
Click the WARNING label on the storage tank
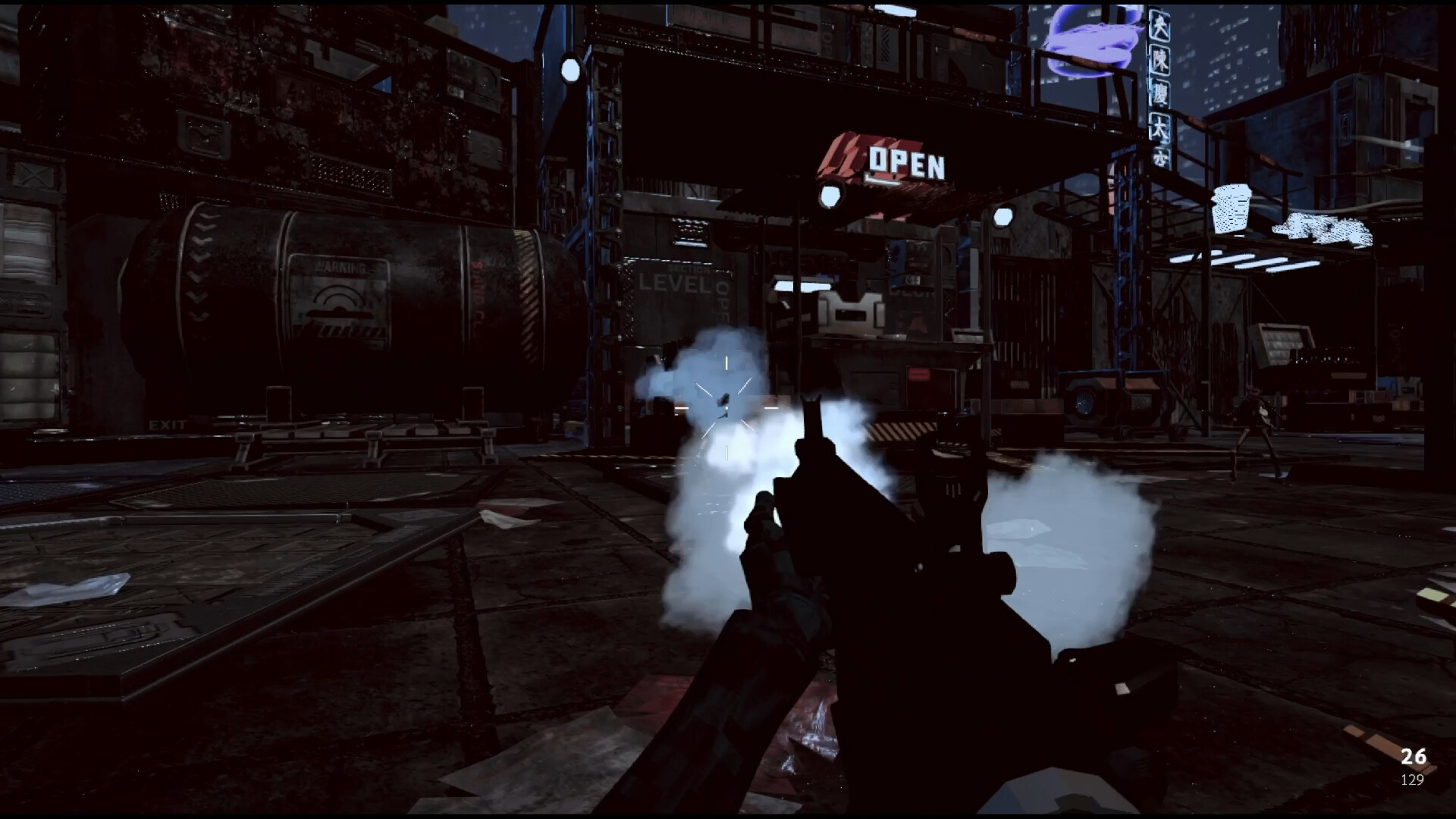click(x=339, y=267)
